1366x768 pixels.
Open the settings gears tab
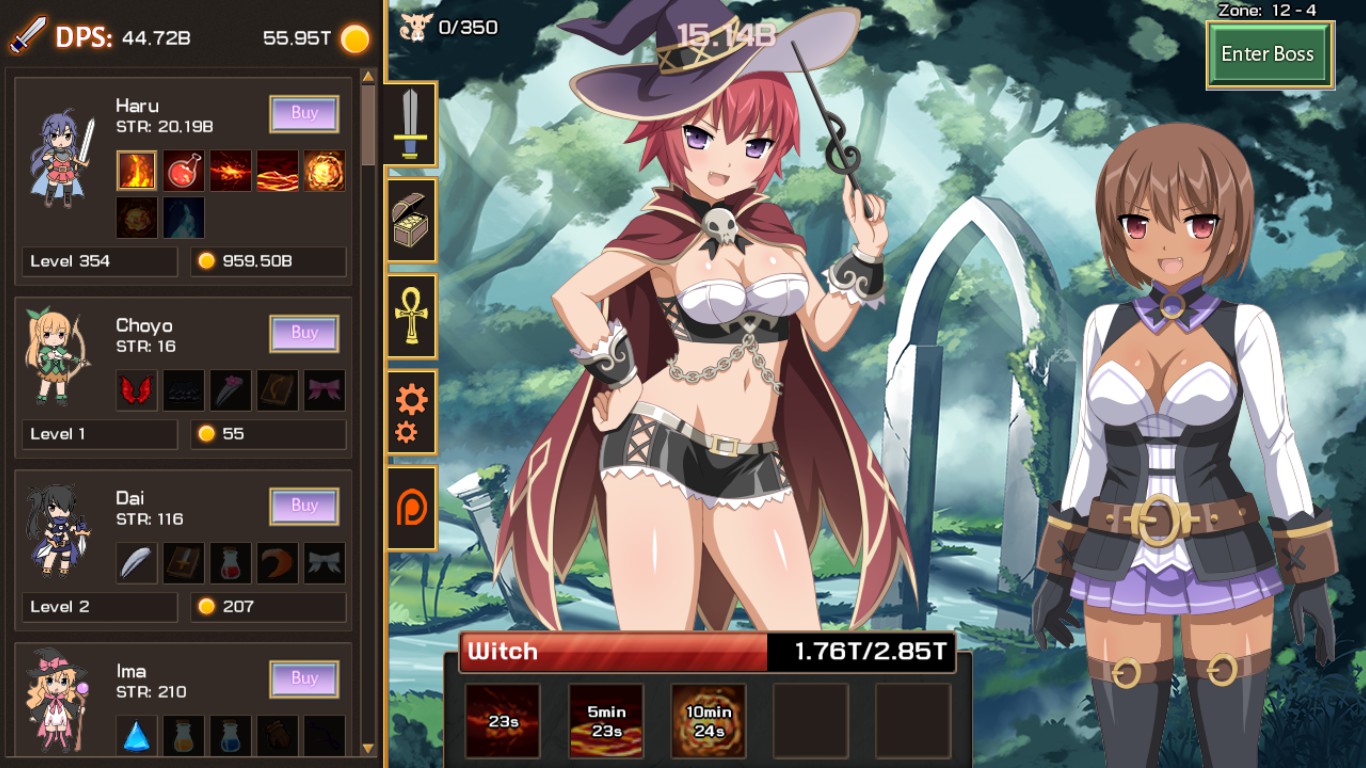(412, 412)
